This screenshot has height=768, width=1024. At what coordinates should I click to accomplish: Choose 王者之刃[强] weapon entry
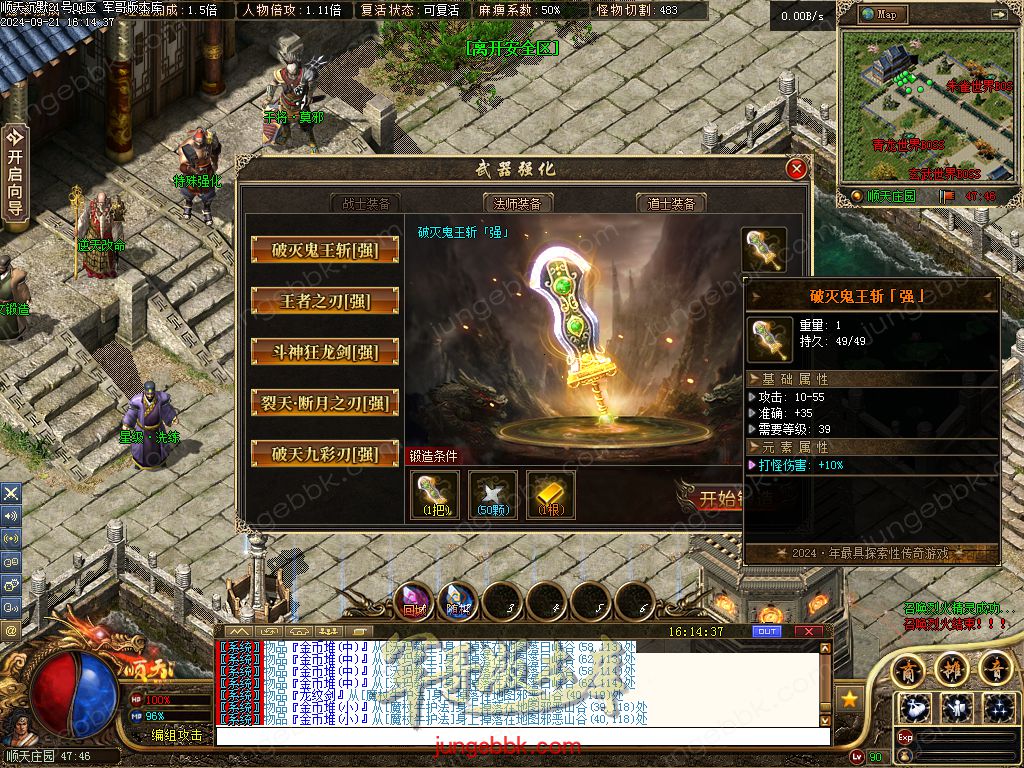325,301
